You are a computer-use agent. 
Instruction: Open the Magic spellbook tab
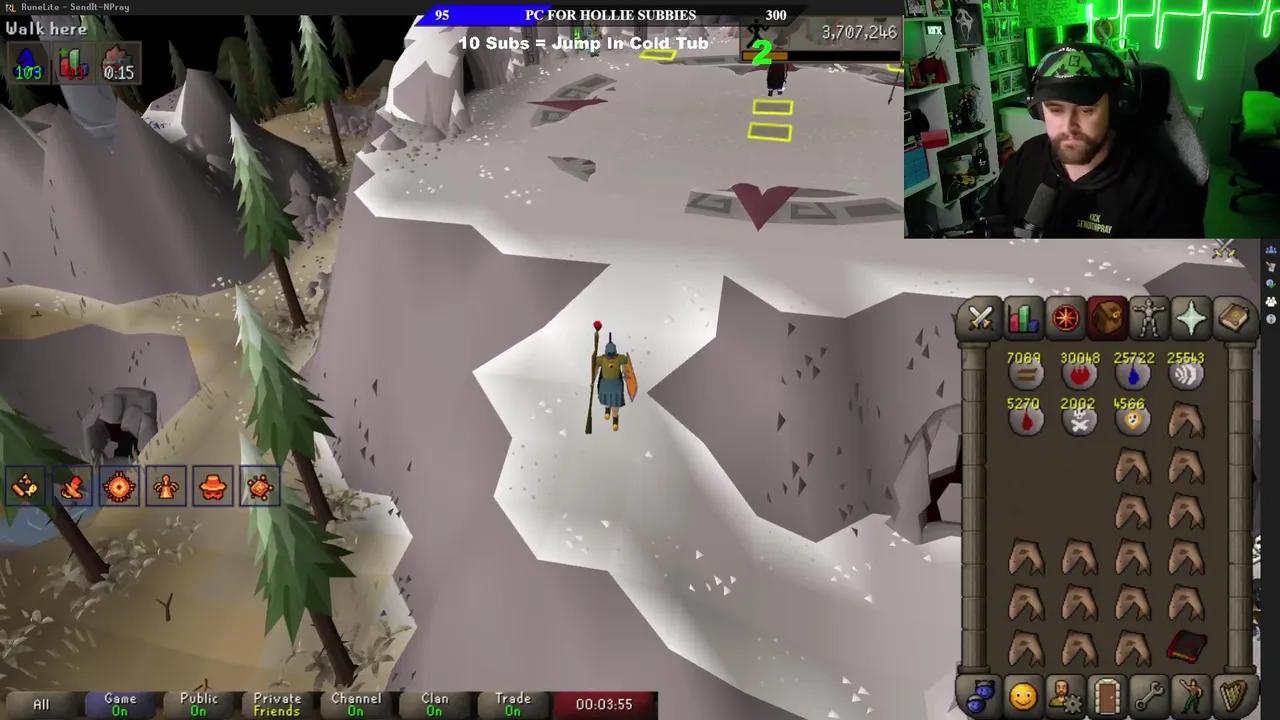tap(1234, 318)
